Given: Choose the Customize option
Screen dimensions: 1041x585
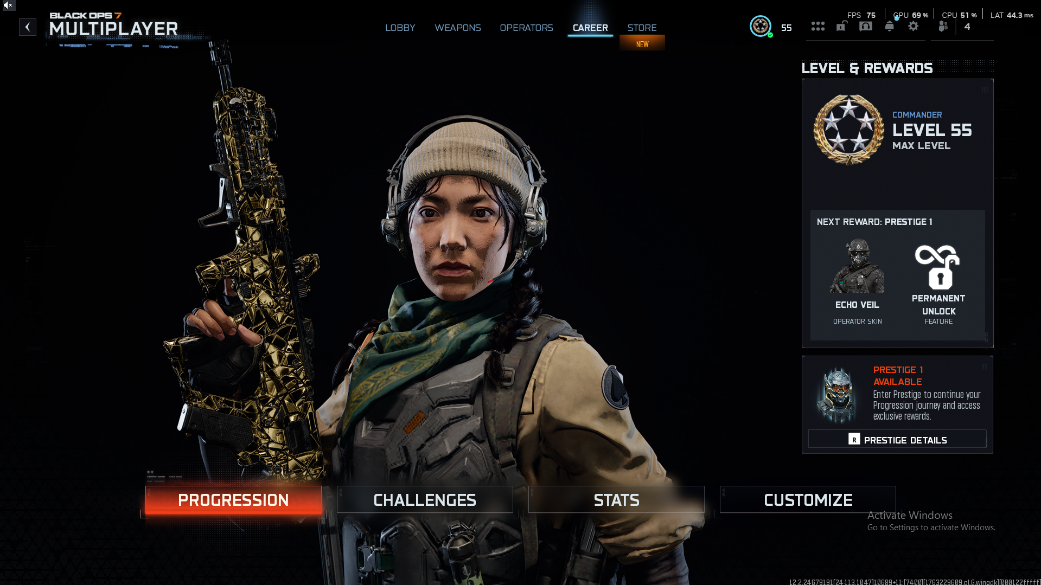Looking at the screenshot, I should click(x=808, y=500).
